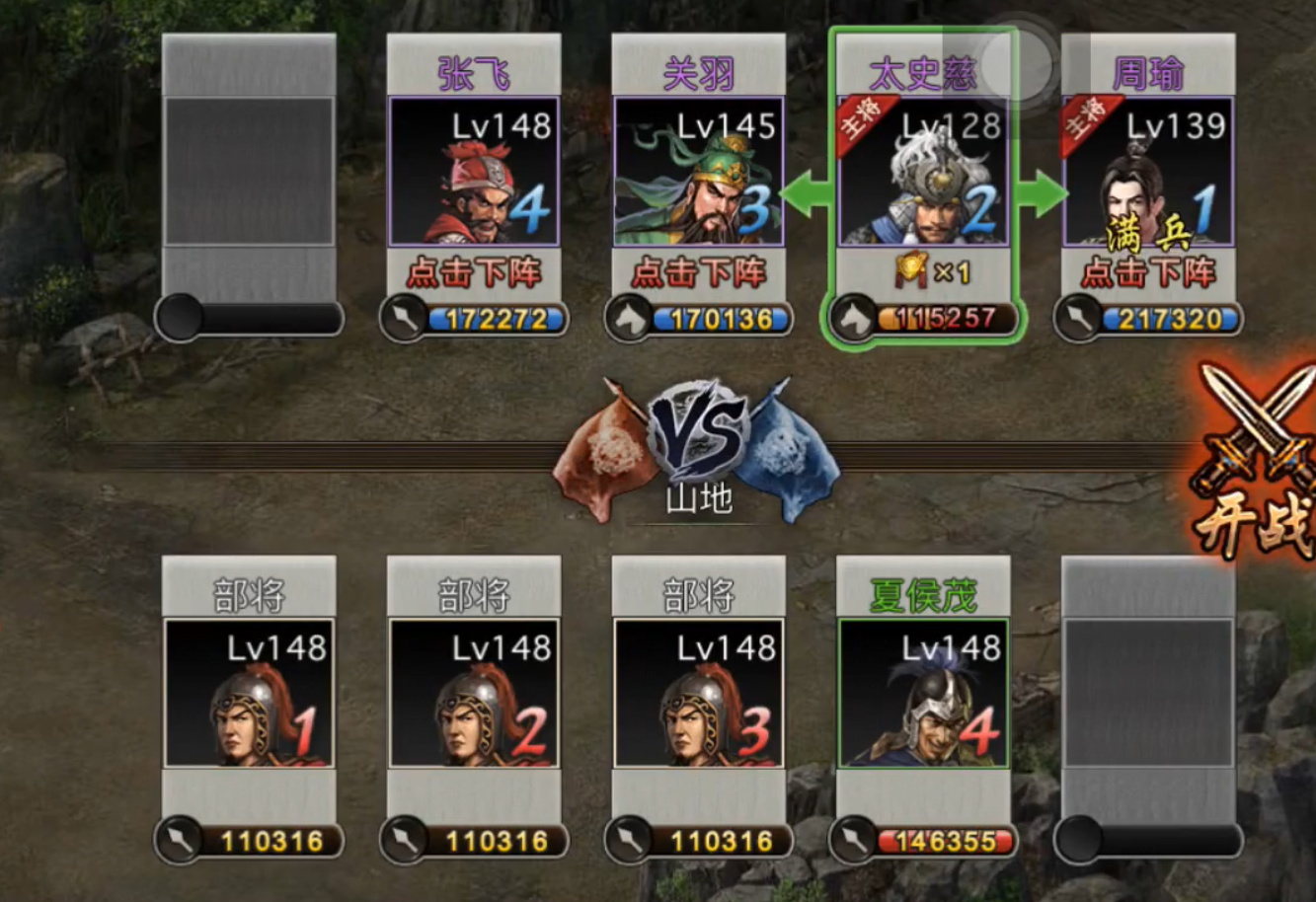Inspect enemy 部将 numbered 1
This screenshot has width=1316, height=902.
[249, 693]
